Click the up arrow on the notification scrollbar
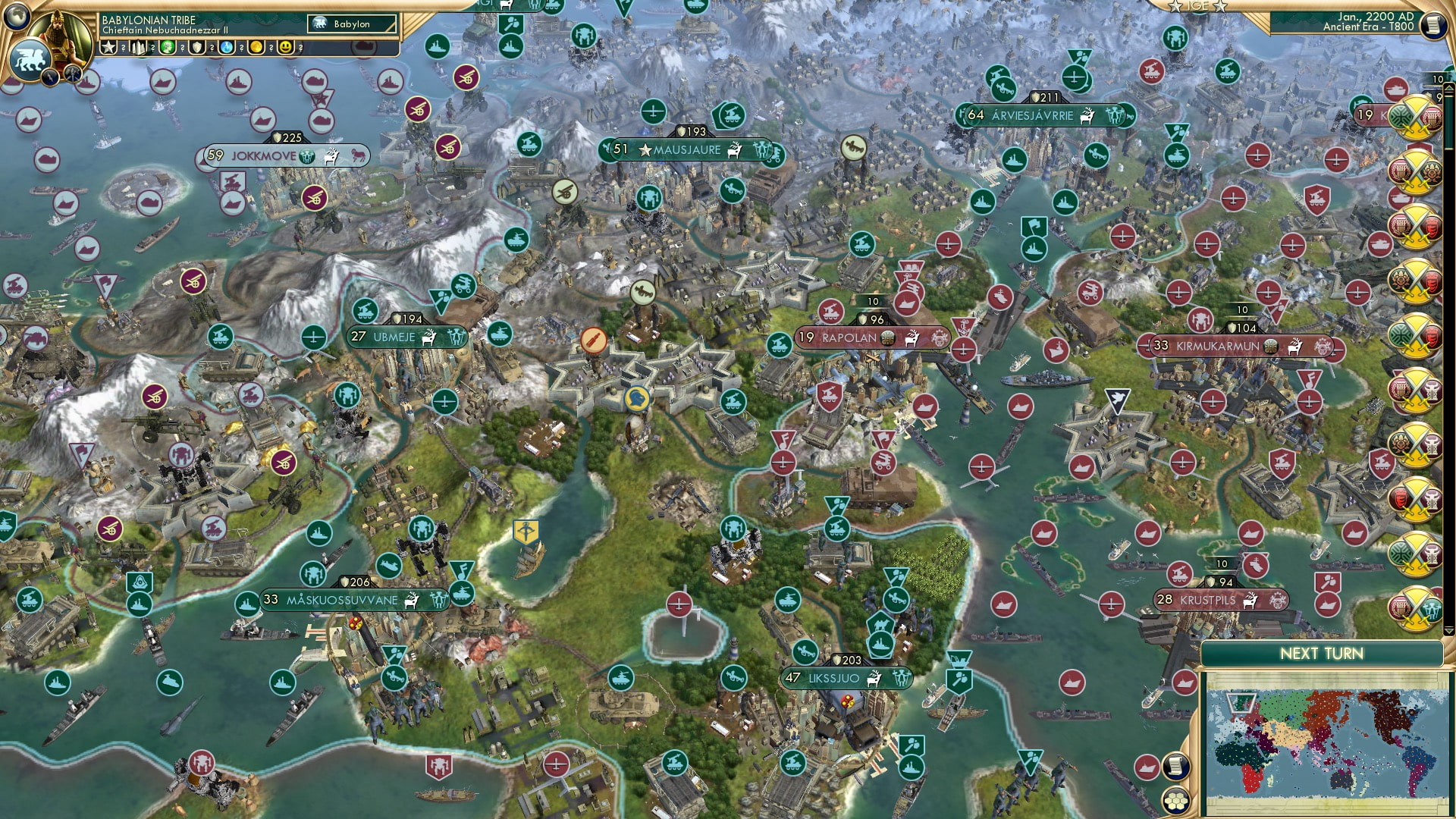Image resolution: width=1456 pixels, height=819 pixels. tap(1449, 89)
